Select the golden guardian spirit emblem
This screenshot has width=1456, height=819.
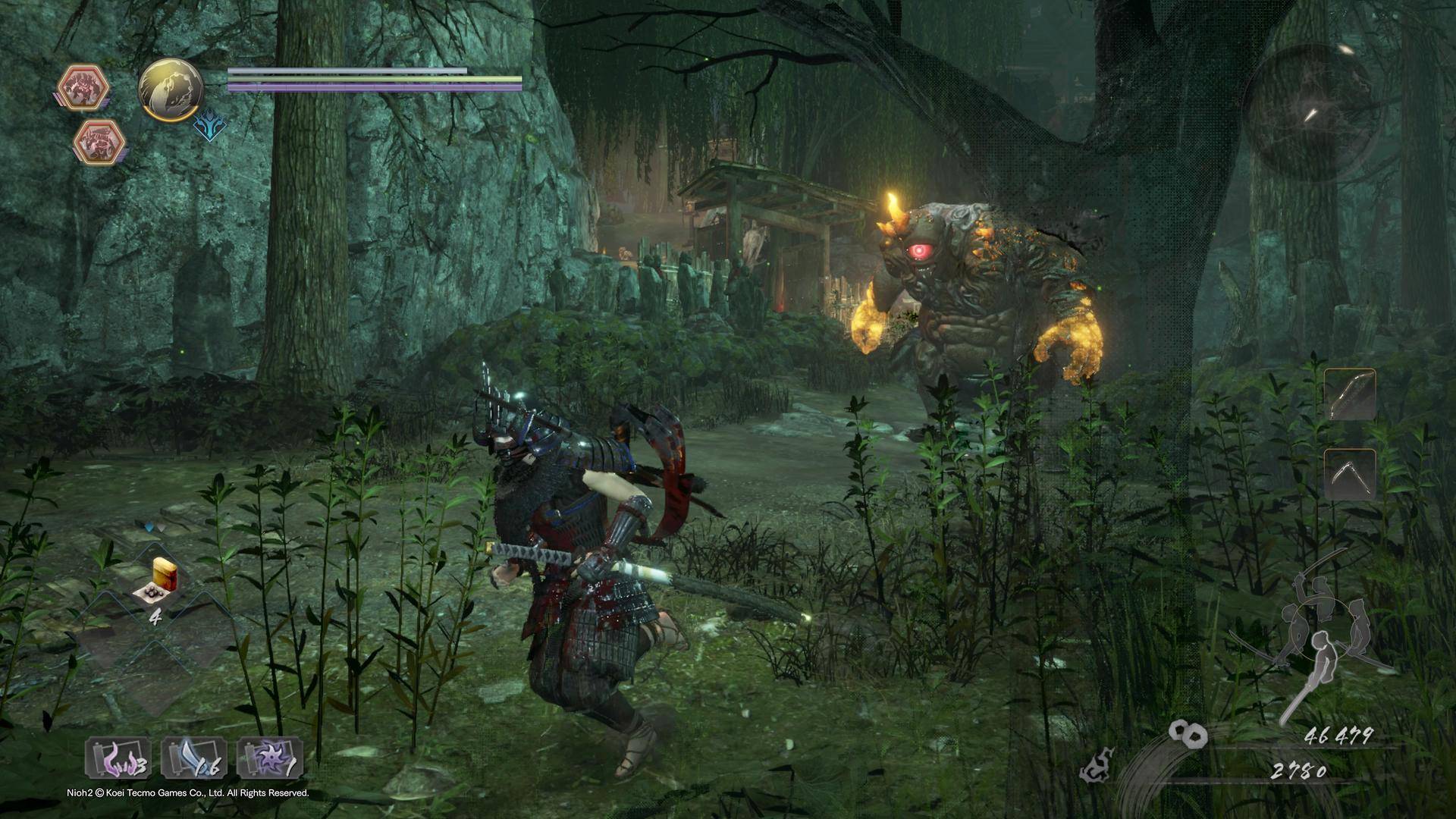tap(171, 90)
